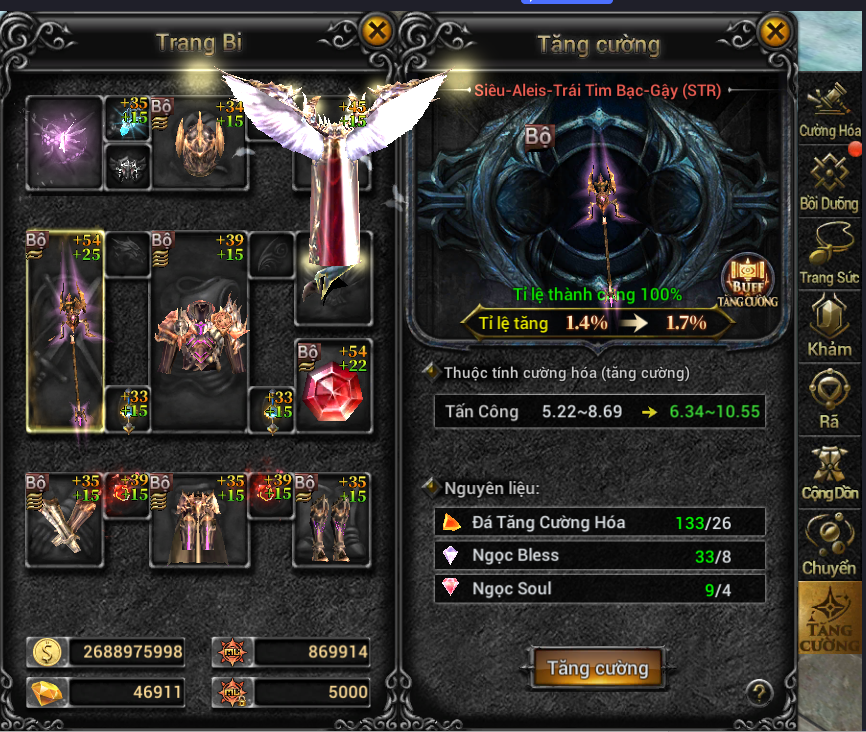Open the Cộng Dồn tab
This screenshot has width=866, height=732.
pyautogui.click(x=829, y=471)
